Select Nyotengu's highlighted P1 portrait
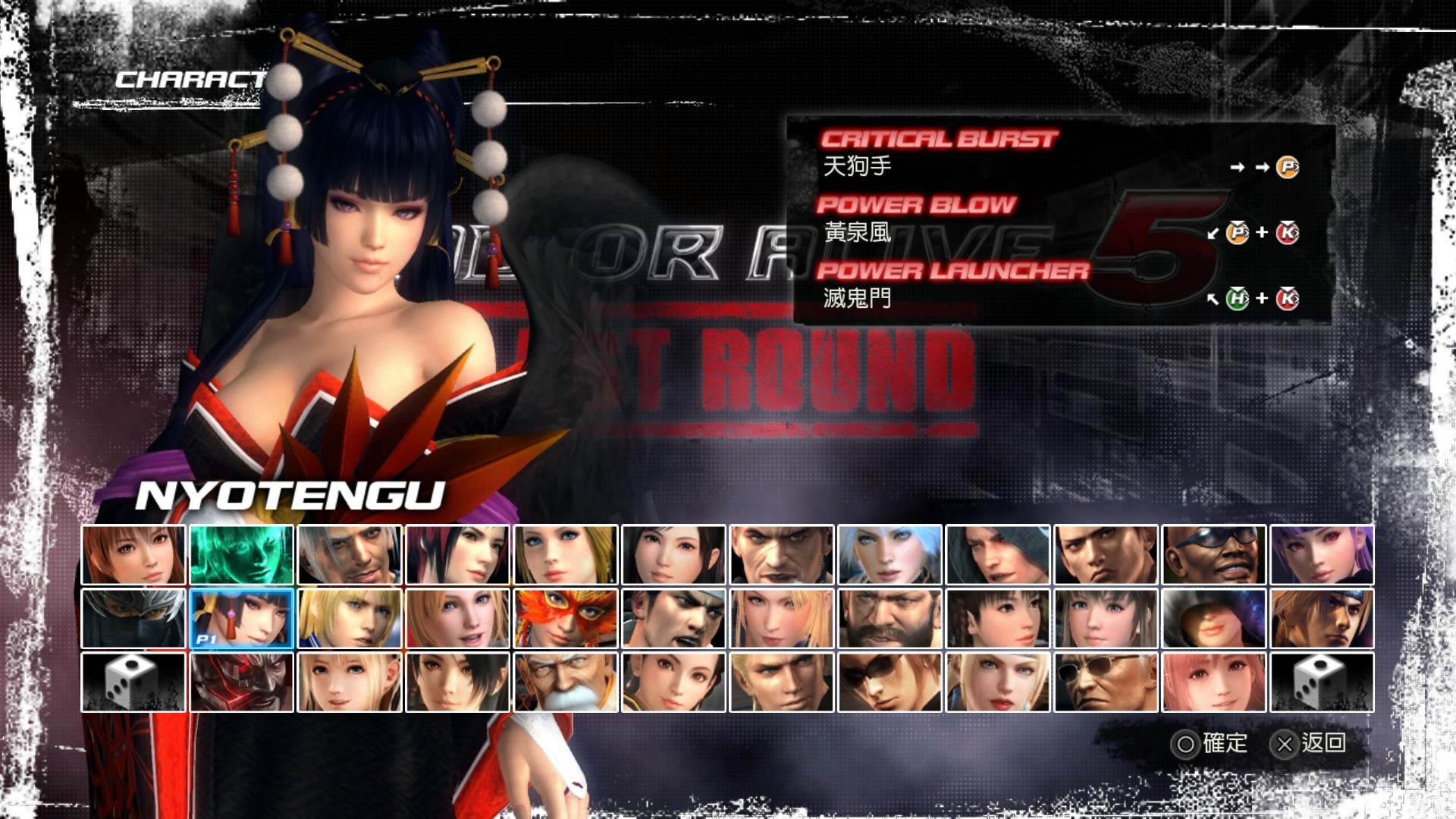Image resolution: width=1456 pixels, height=819 pixels. click(x=241, y=618)
